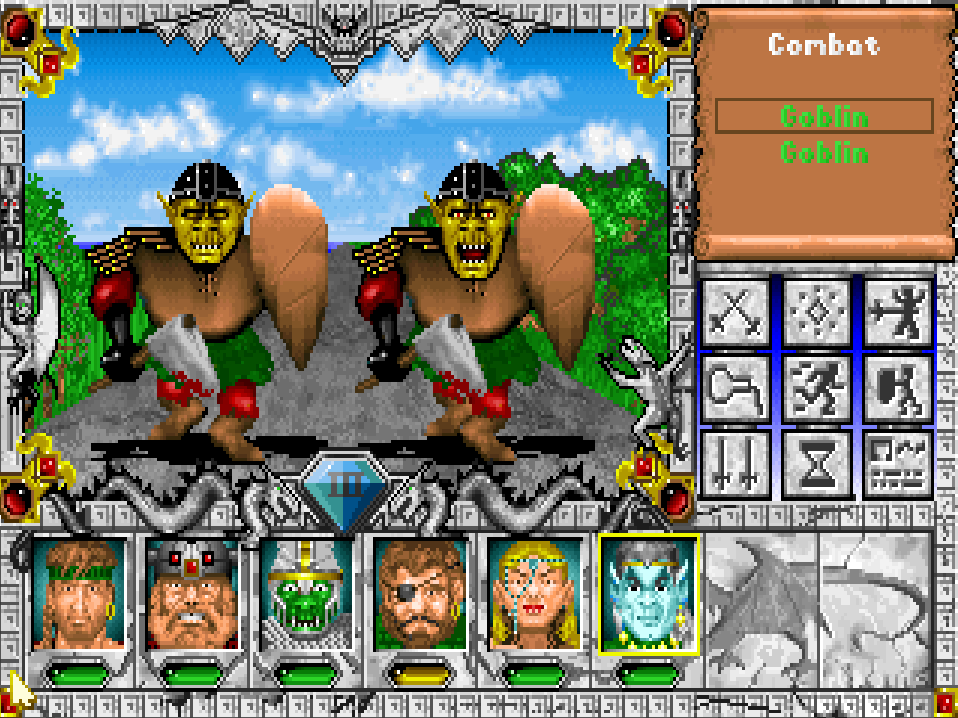Choose the bearded dwarf with red-gem helmet

pos(194,594)
